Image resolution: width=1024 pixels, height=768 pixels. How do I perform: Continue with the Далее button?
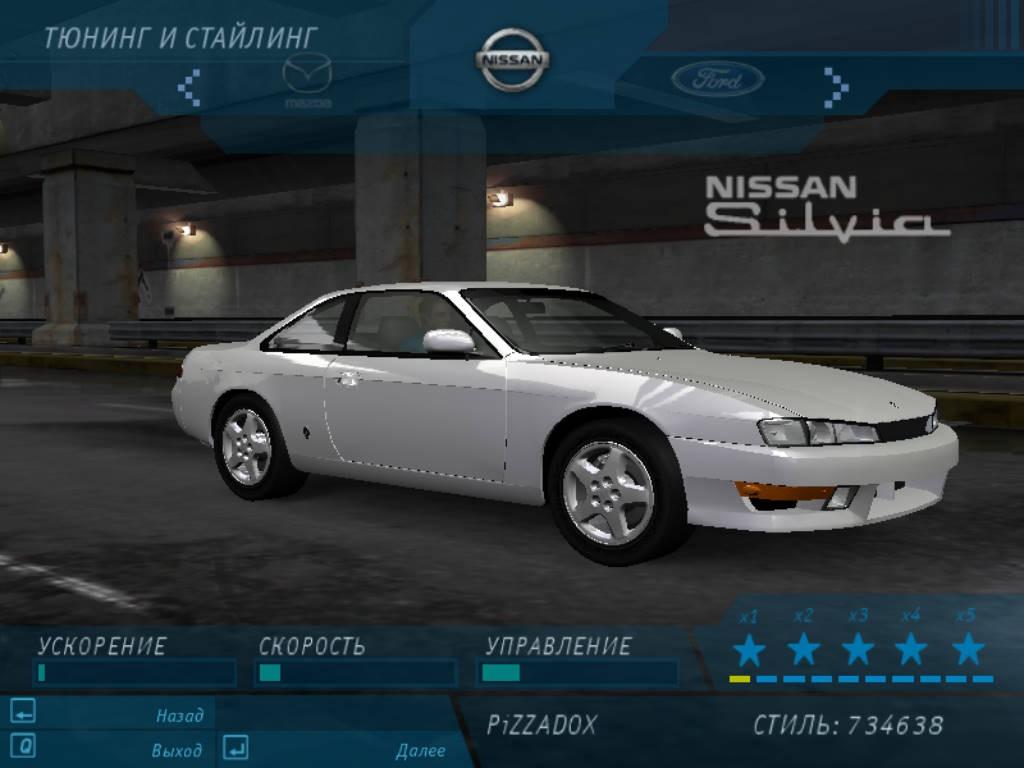coord(419,750)
